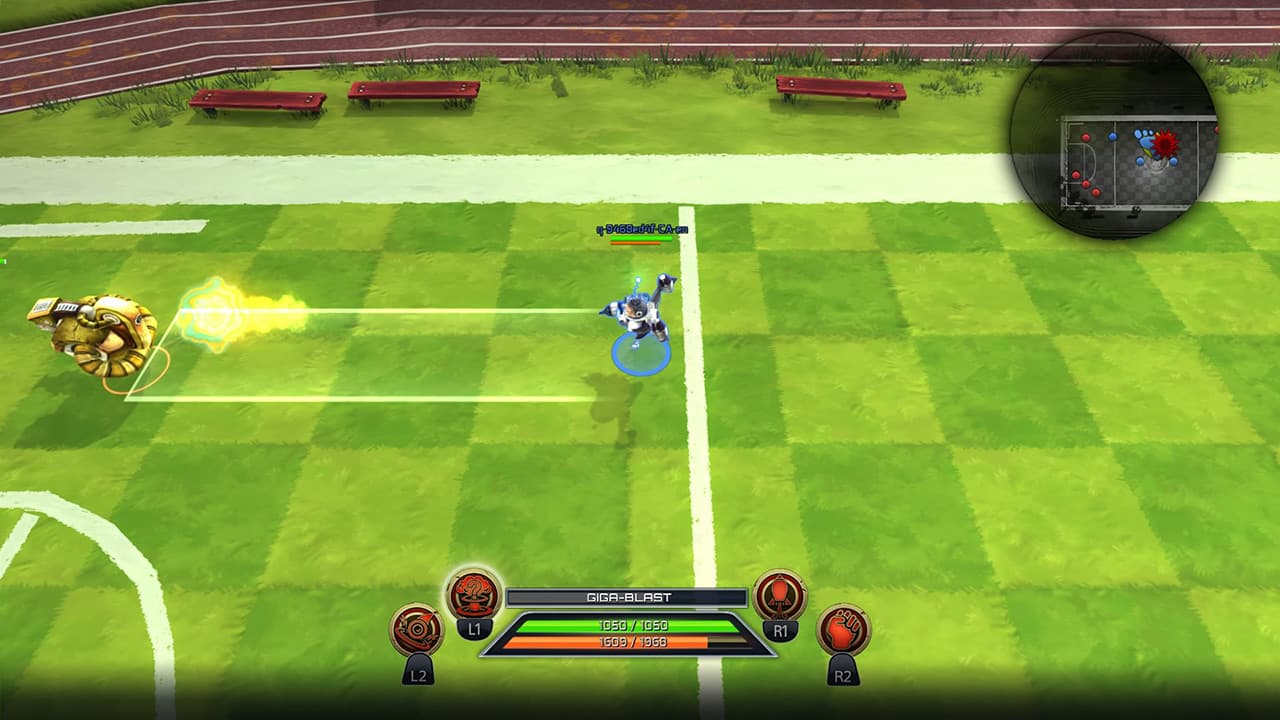Select the R1 rocket ability icon
The height and width of the screenshot is (720, 1280).
click(780, 598)
